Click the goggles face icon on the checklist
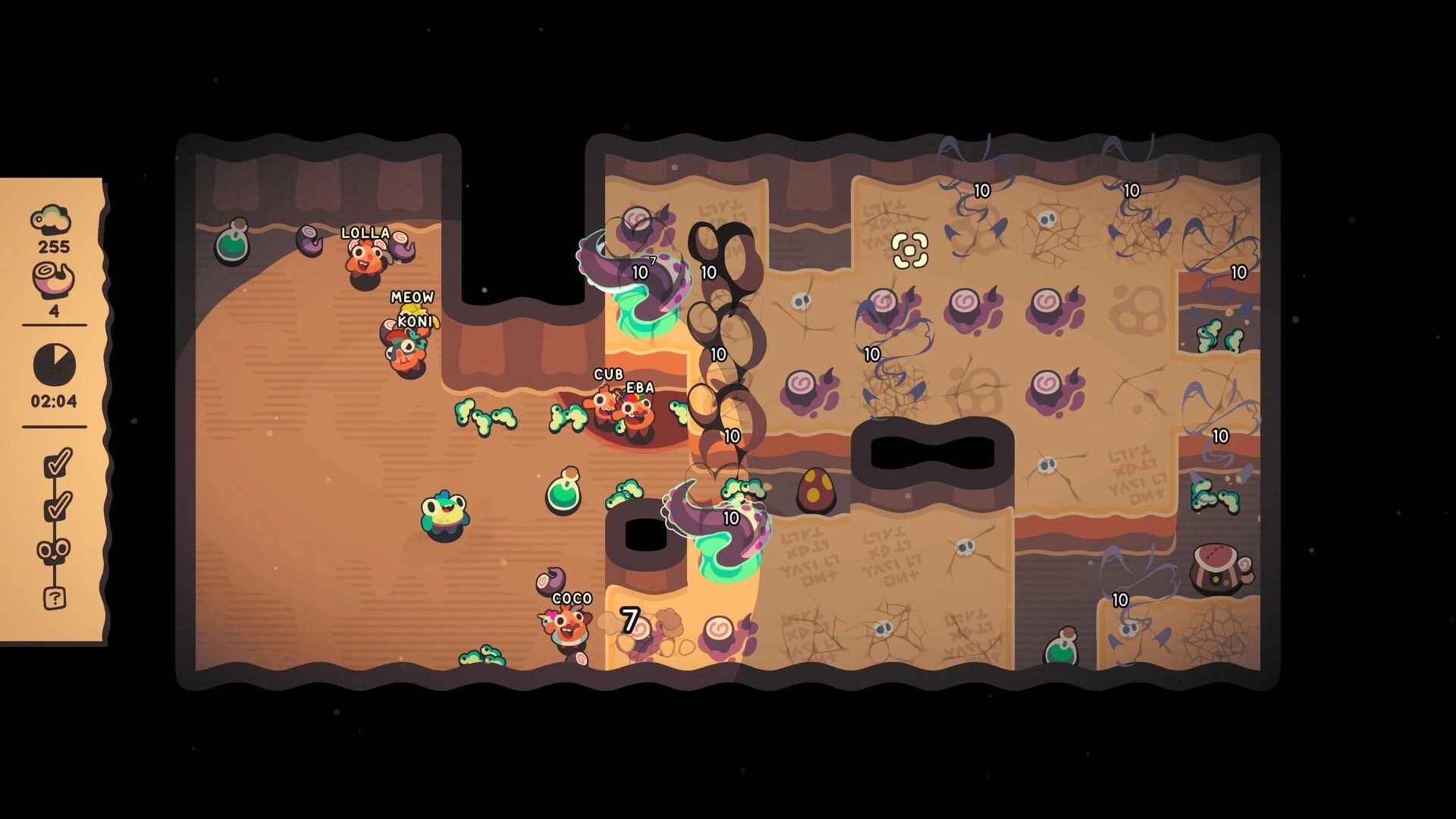Viewport: 1456px width, 819px height. (x=53, y=550)
